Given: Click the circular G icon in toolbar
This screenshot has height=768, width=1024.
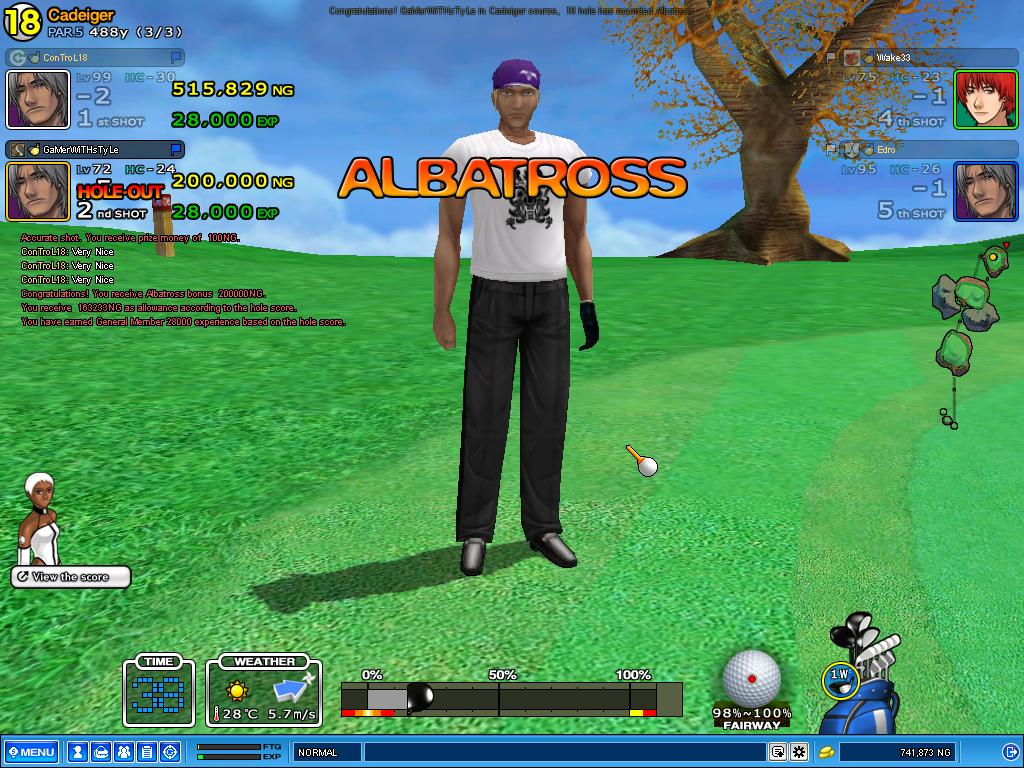Looking at the screenshot, I should [x=169, y=752].
